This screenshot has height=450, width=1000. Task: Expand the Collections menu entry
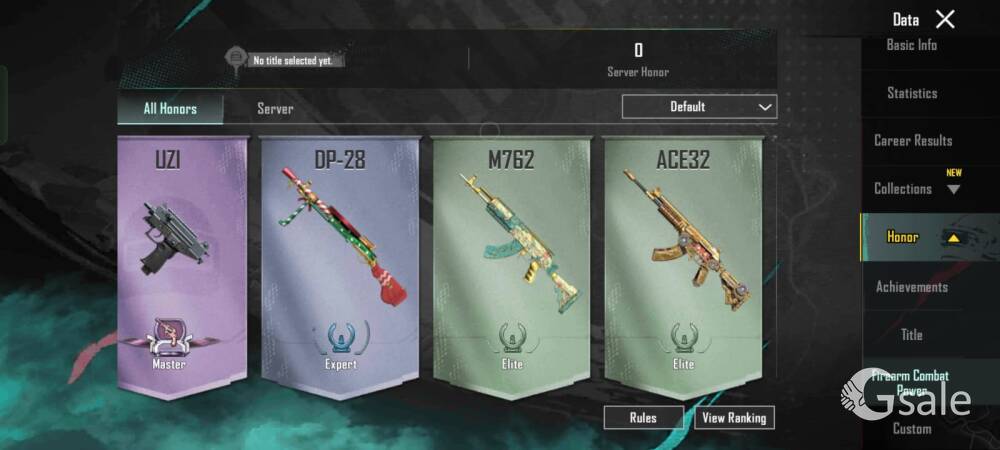pyautogui.click(x=912, y=189)
